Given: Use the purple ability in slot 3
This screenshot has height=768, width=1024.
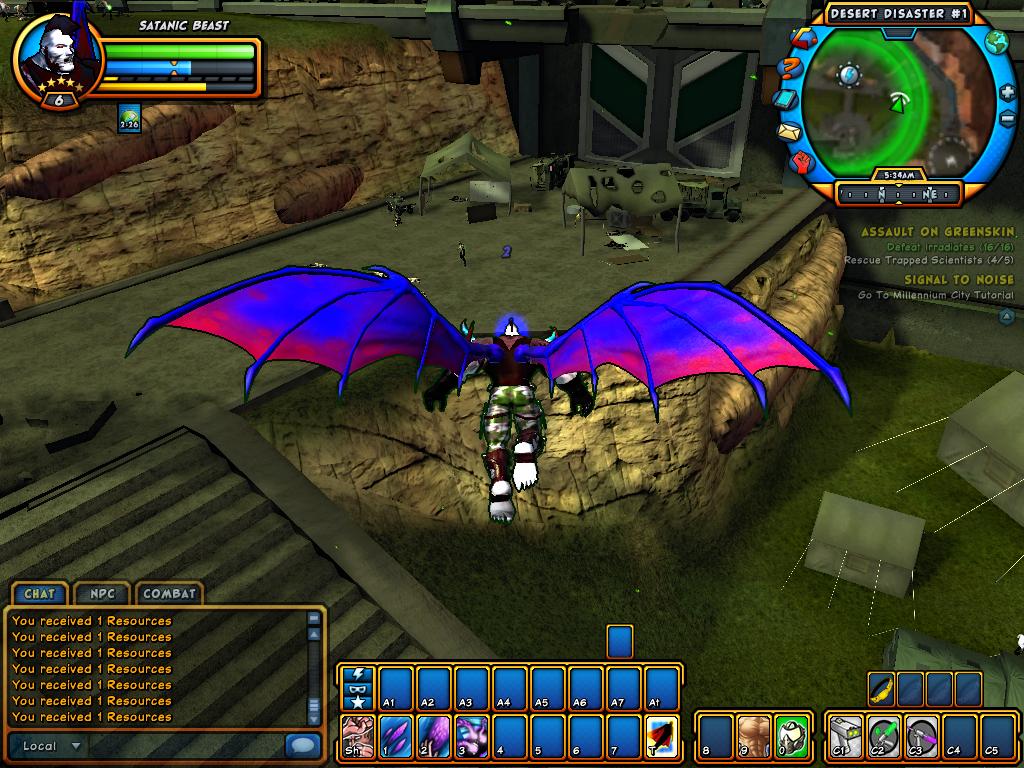Looking at the screenshot, I should coord(472,734).
